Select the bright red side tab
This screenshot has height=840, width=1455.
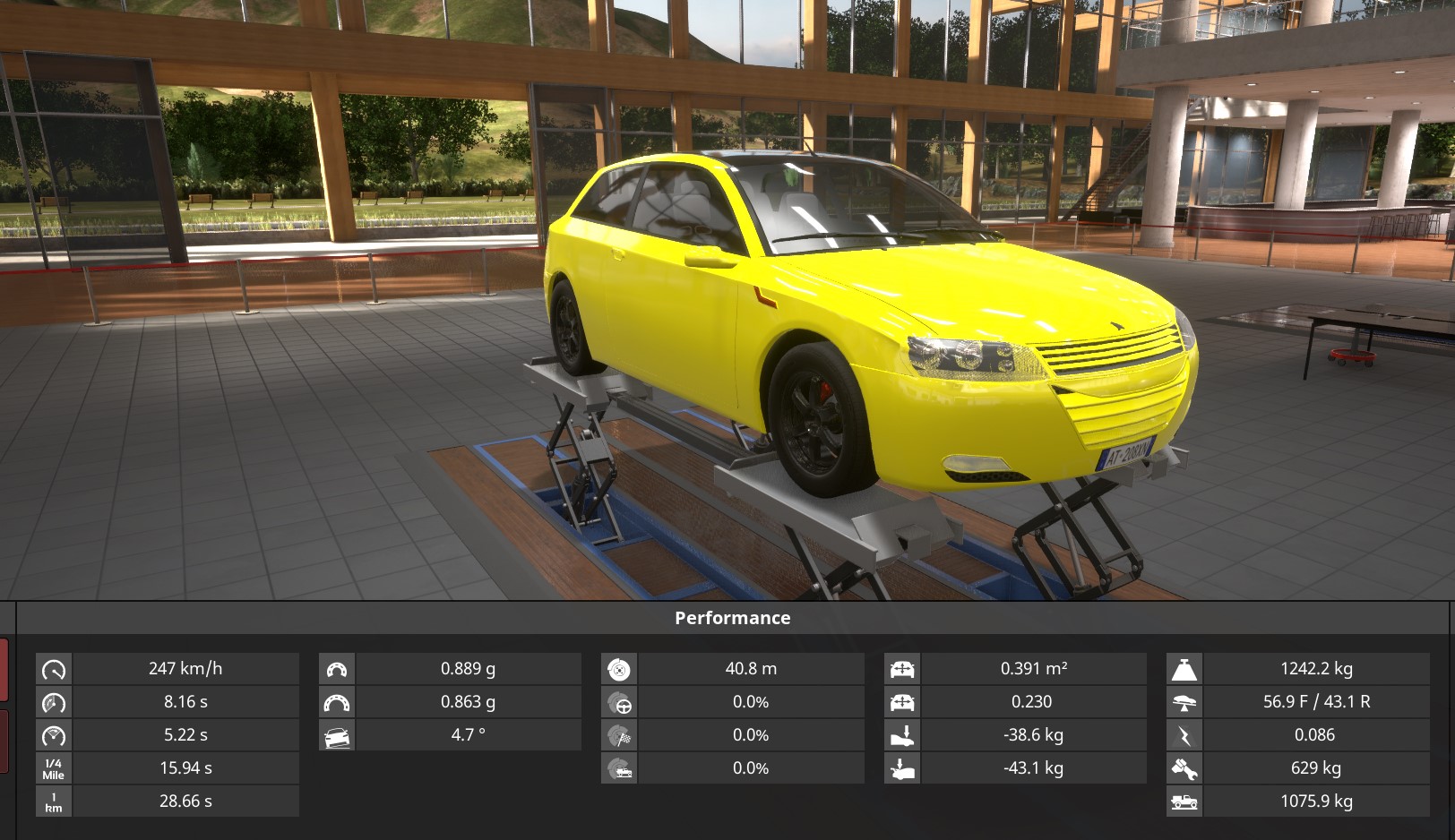[4, 669]
